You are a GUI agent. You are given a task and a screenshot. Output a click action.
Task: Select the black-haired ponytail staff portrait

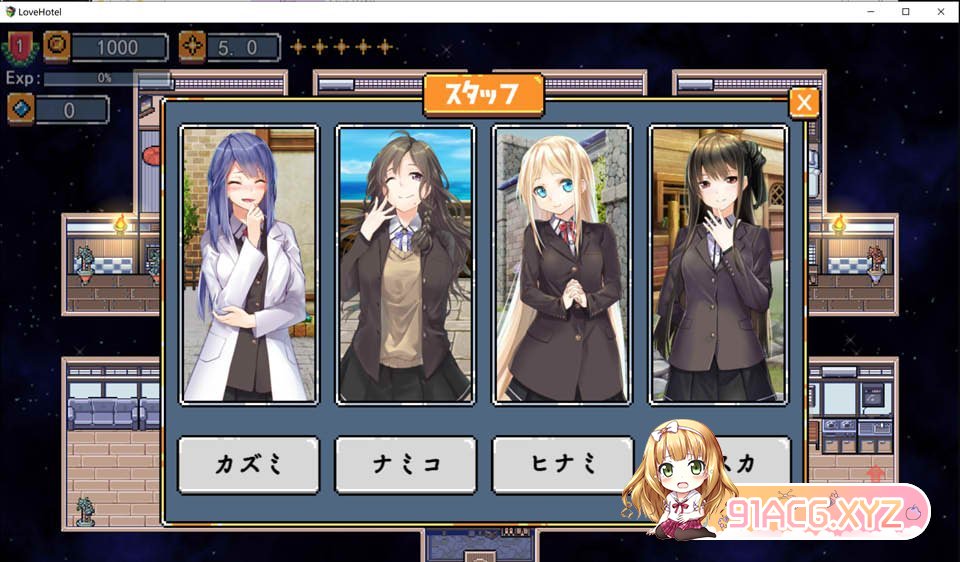click(718, 264)
